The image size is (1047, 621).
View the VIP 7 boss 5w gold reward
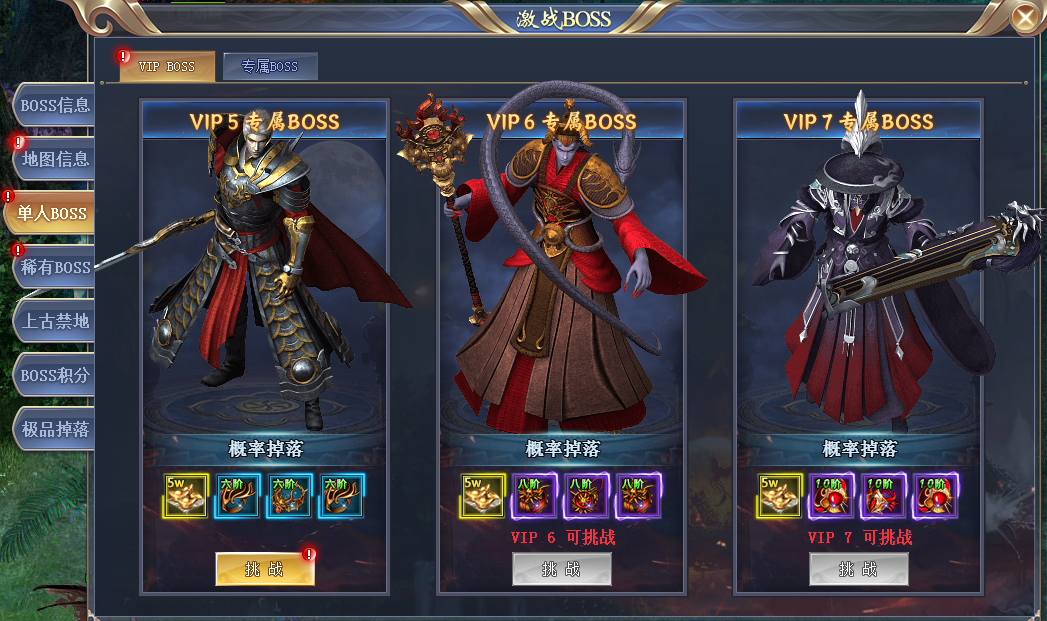point(780,496)
